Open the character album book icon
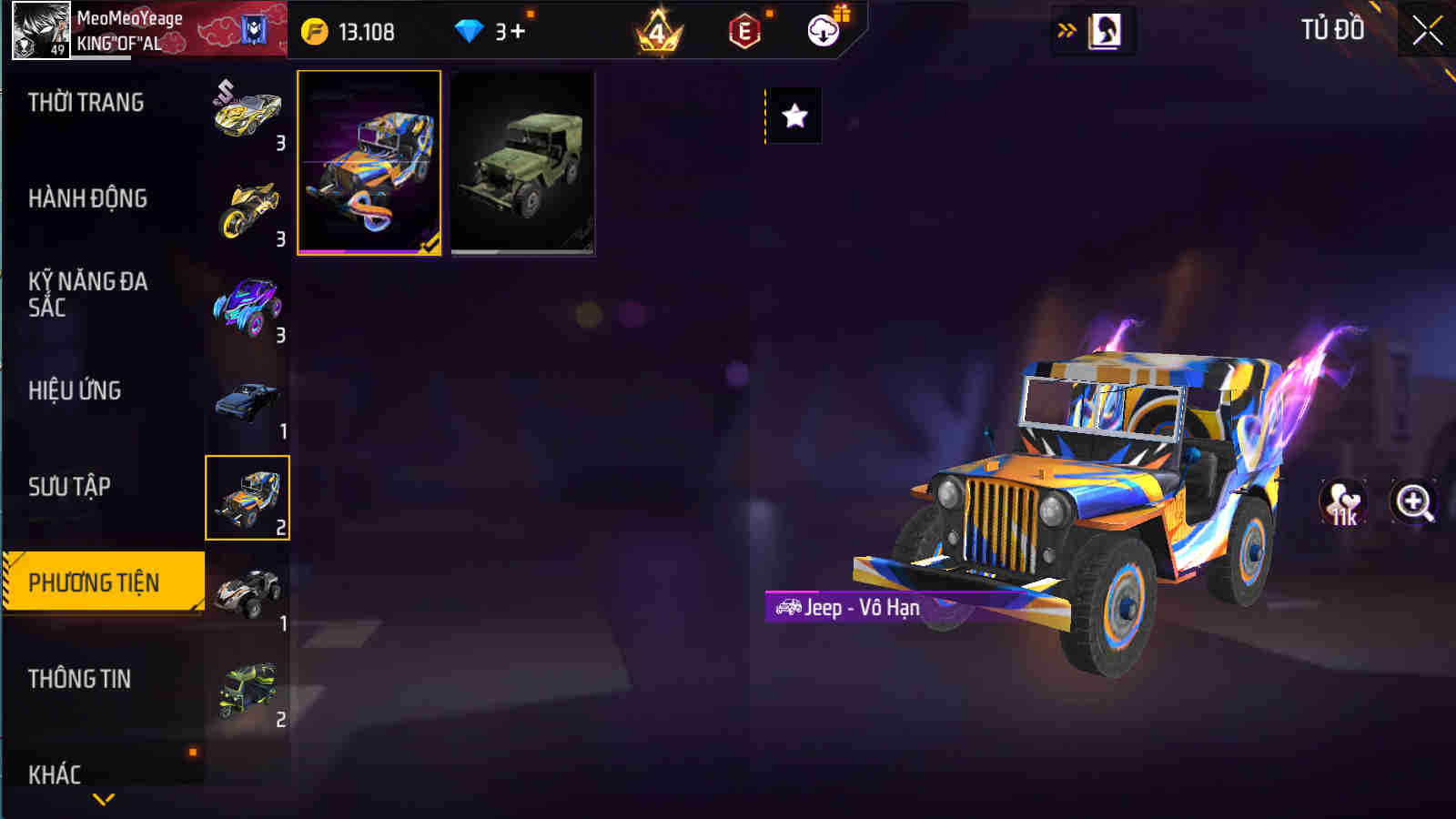This screenshot has width=1456, height=819. pyautogui.click(x=1104, y=27)
